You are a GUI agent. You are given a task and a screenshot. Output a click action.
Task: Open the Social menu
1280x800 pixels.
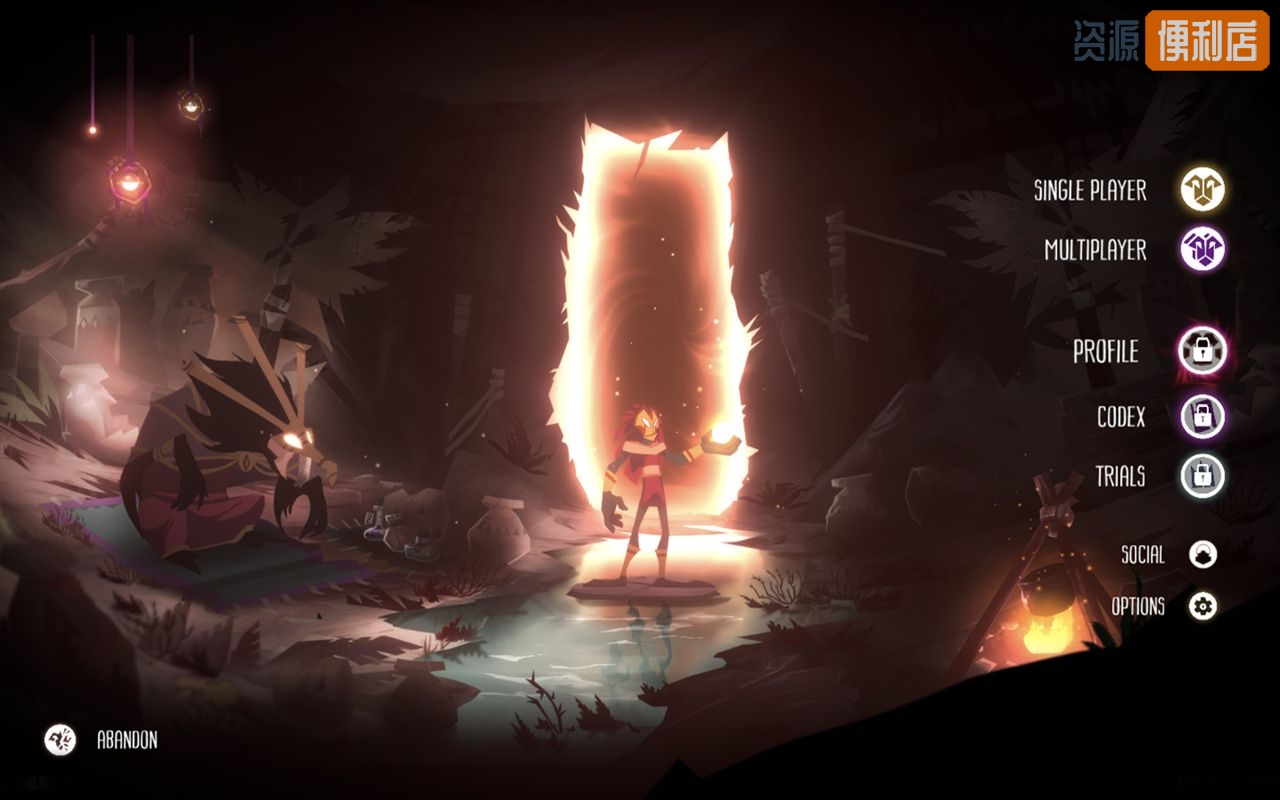click(1142, 554)
